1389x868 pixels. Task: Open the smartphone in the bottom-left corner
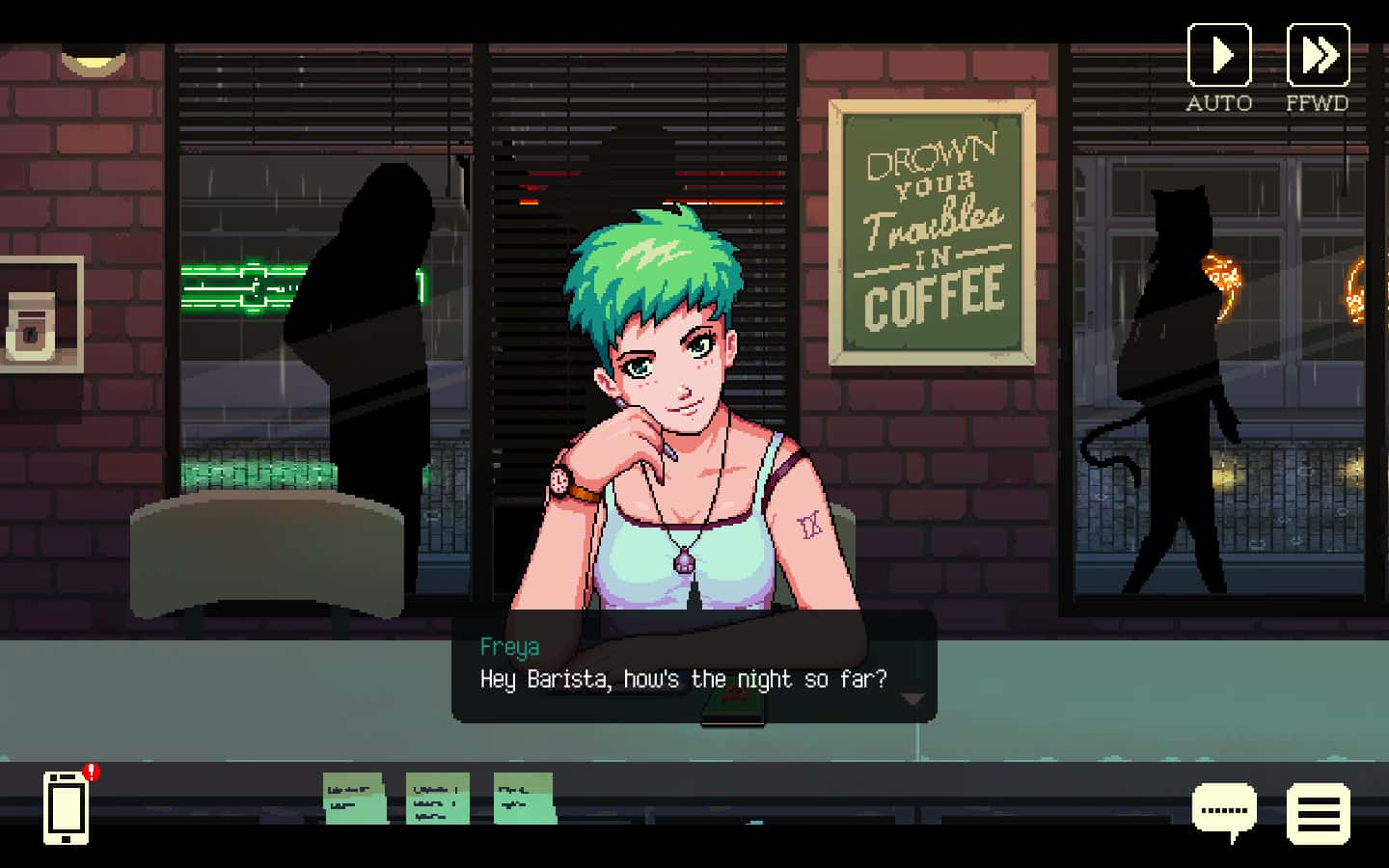[x=65, y=810]
